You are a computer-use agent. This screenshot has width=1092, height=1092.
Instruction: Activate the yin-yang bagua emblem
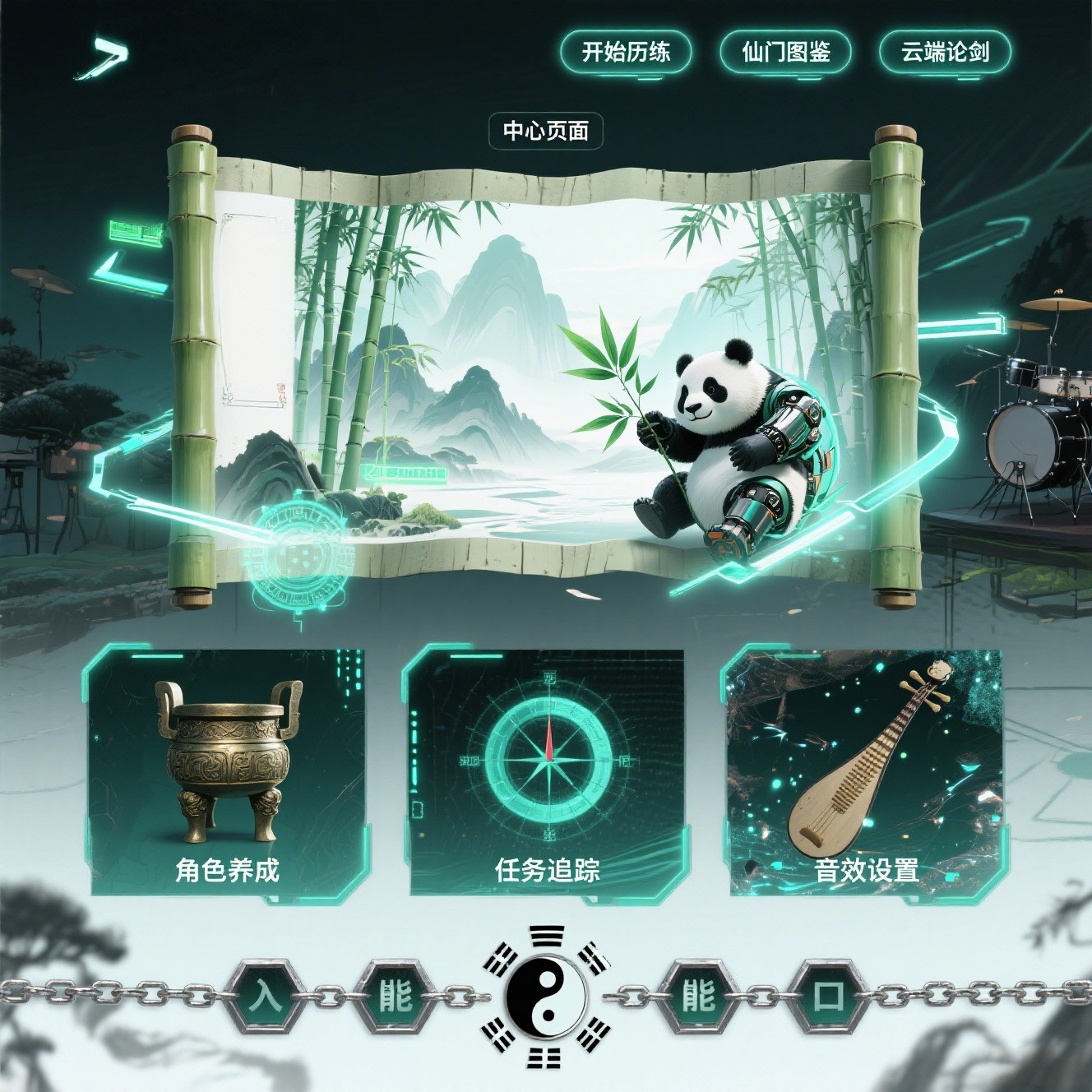546,996
